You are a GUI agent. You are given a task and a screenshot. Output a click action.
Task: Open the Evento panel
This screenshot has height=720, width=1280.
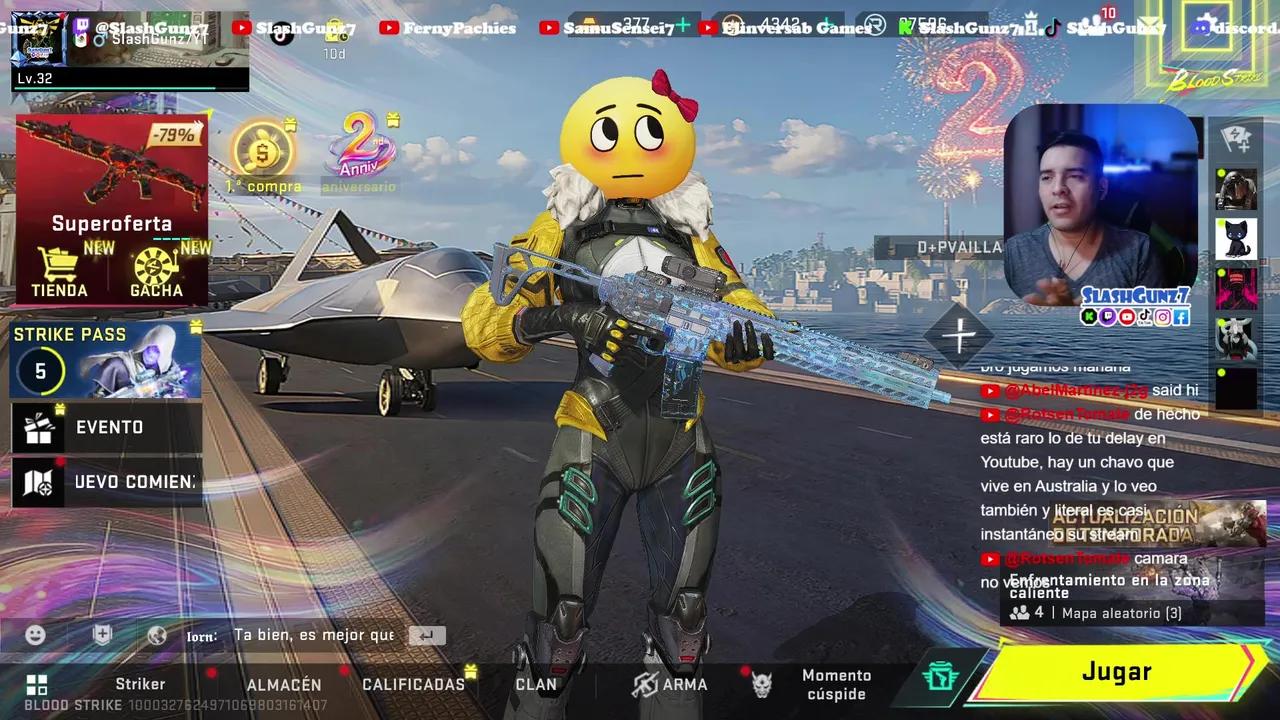point(105,428)
